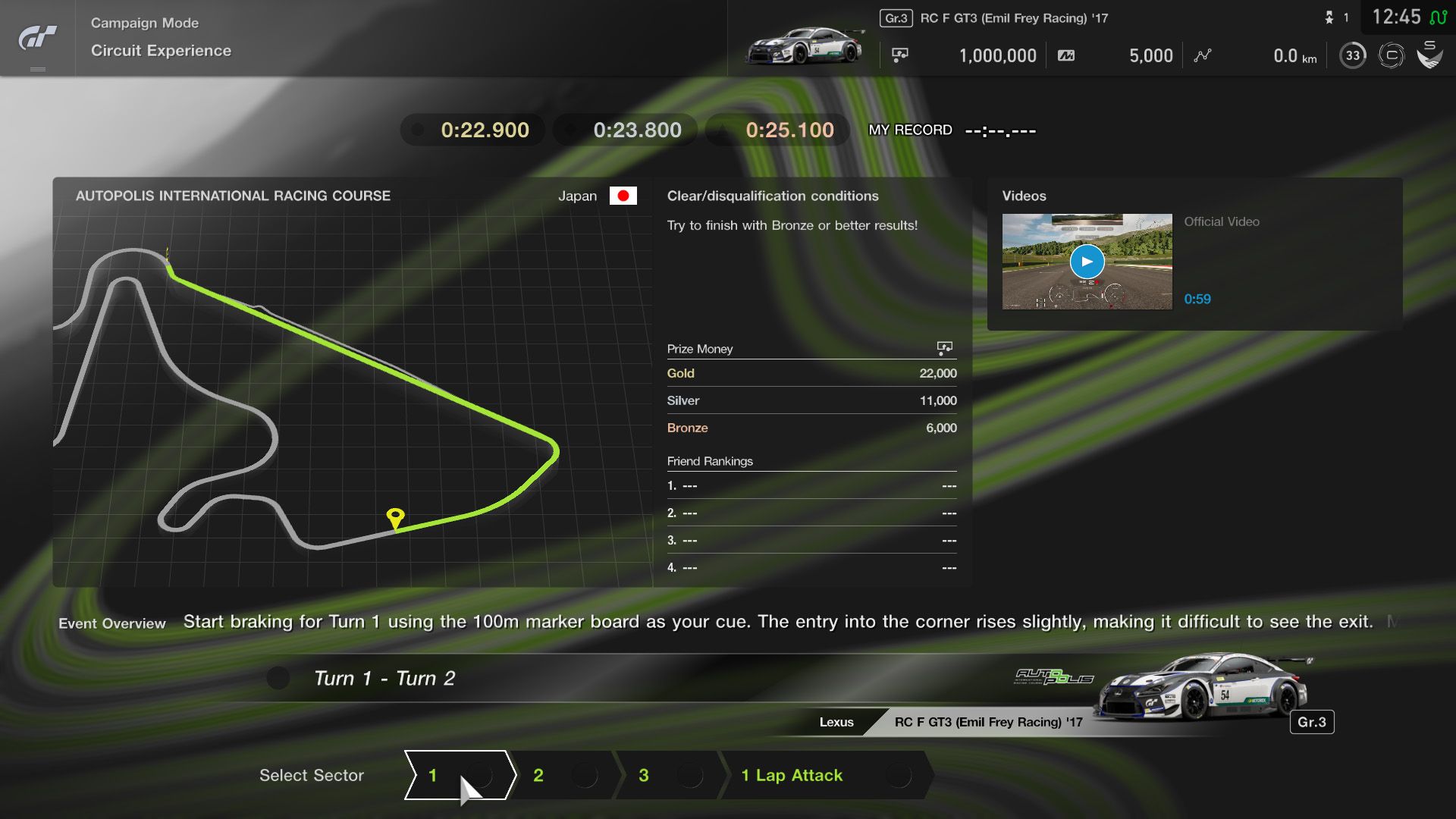Open the controller settings icon

coord(1392,55)
